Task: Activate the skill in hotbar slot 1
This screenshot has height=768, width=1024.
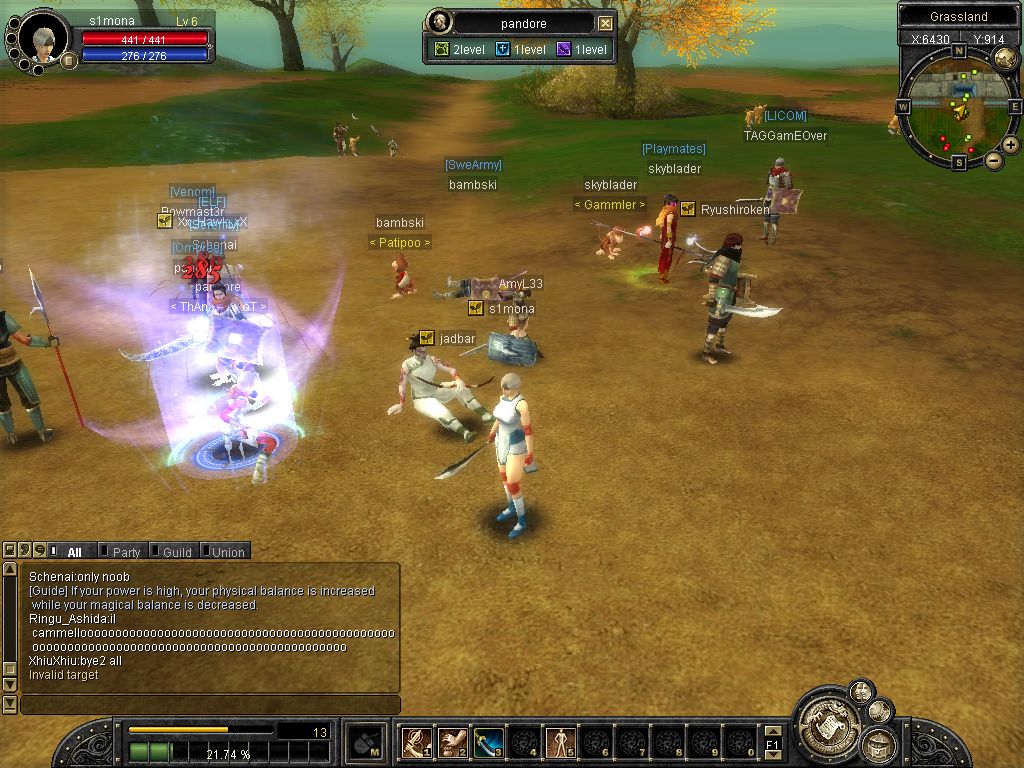Action: 417,742
